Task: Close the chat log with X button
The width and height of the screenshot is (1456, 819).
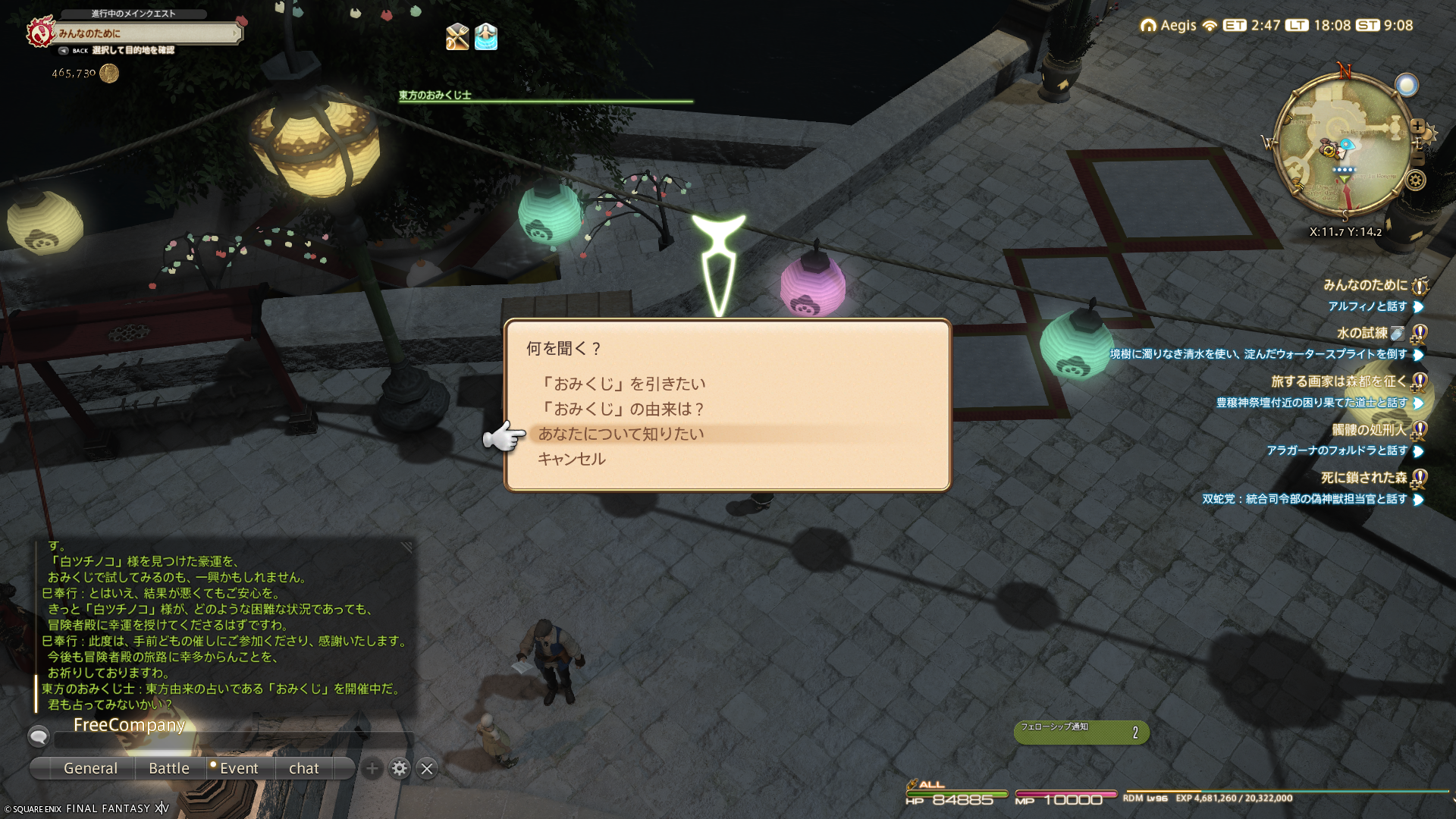Action: [x=427, y=768]
